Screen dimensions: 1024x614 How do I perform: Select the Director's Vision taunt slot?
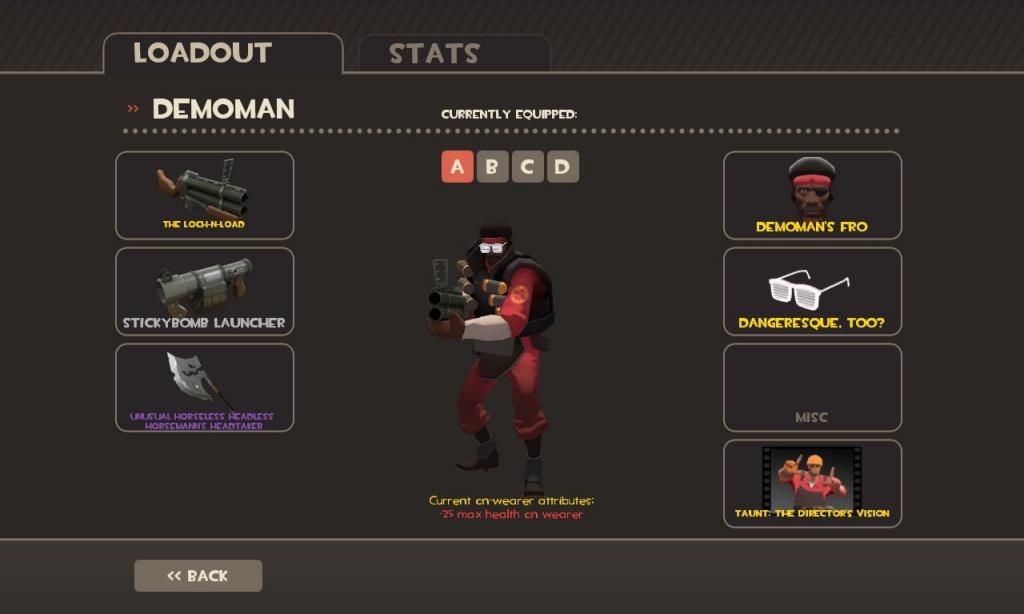(x=812, y=483)
